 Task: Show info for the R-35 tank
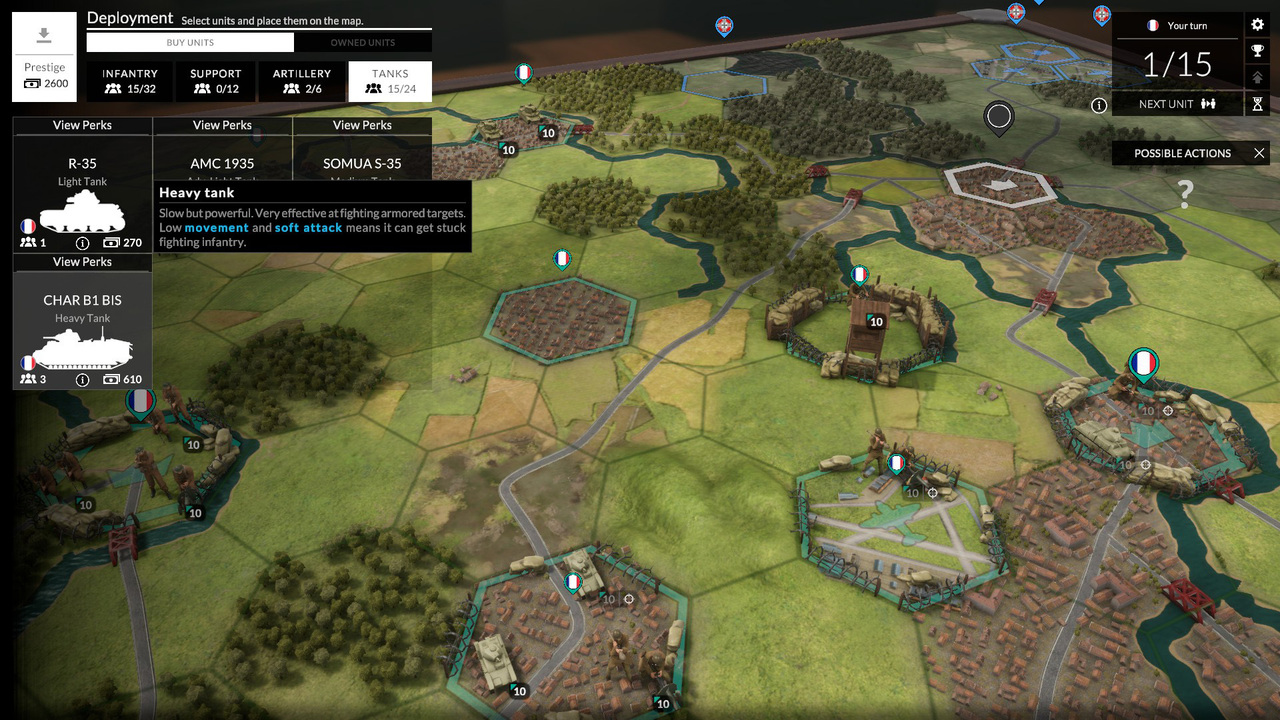tap(82, 243)
